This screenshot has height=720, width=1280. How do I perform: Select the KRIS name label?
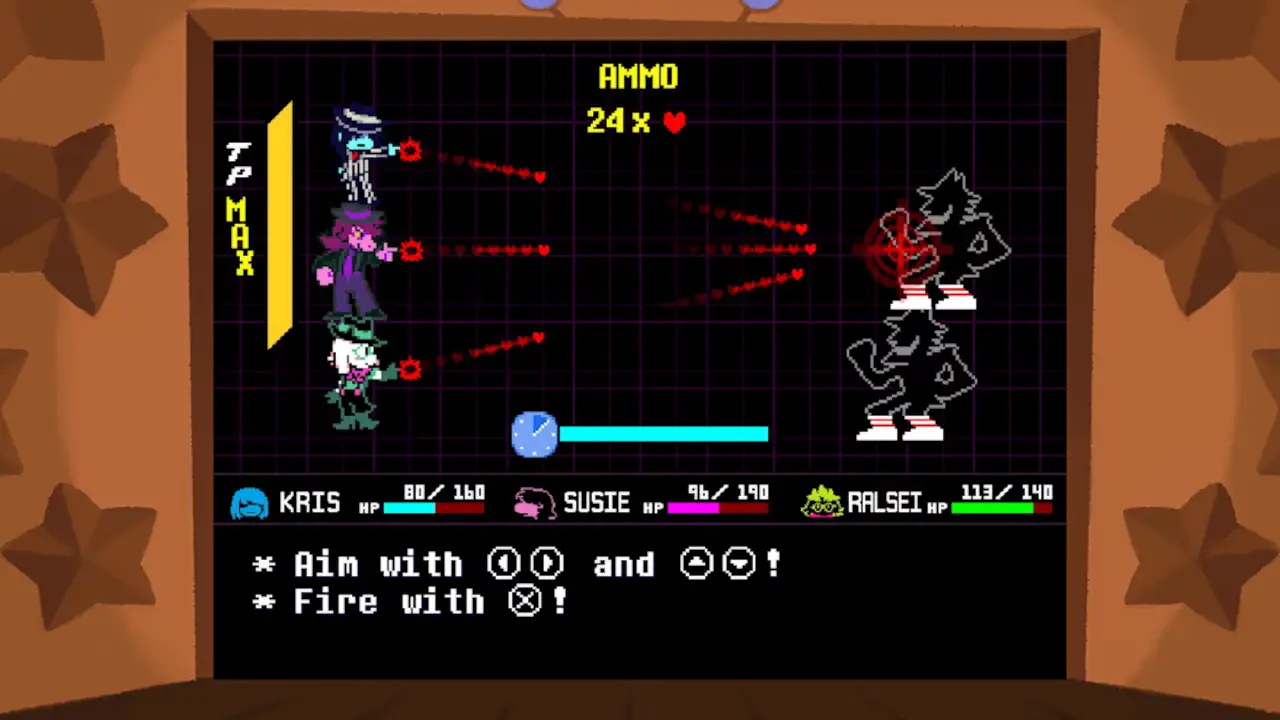click(x=310, y=503)
